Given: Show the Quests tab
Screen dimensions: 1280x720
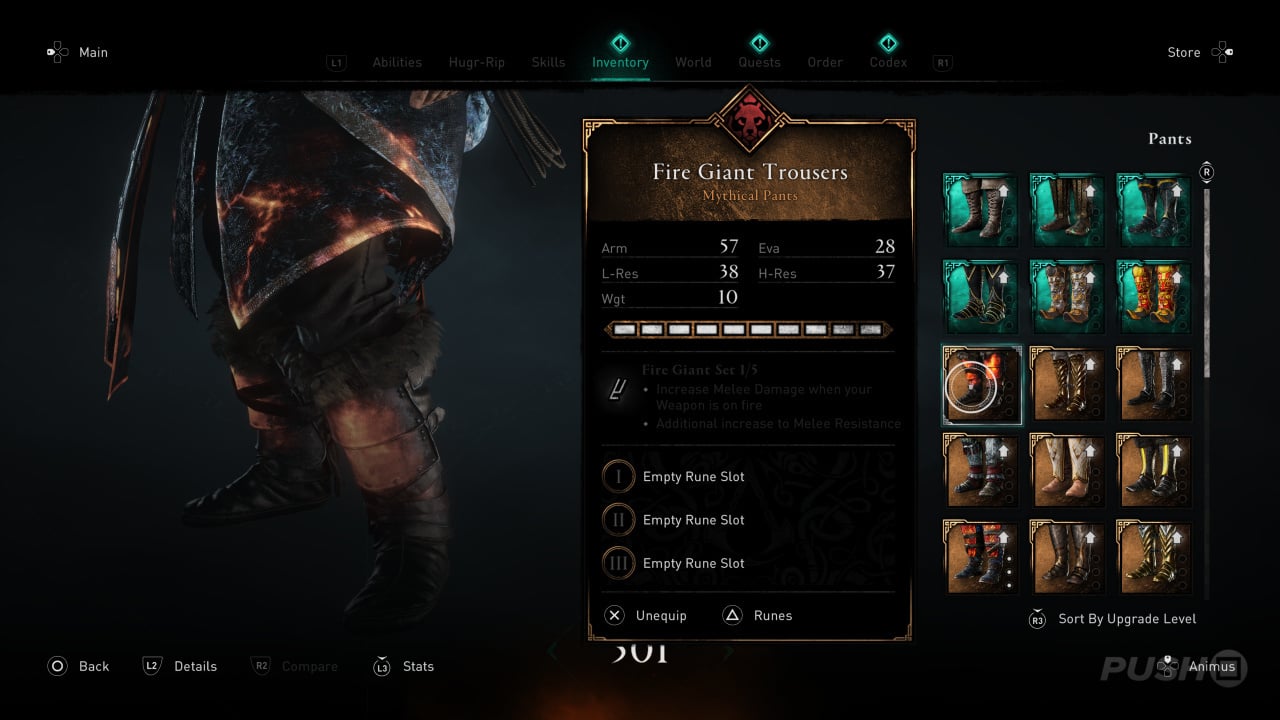Looking at the screenshot, I should tap(759, 62).
